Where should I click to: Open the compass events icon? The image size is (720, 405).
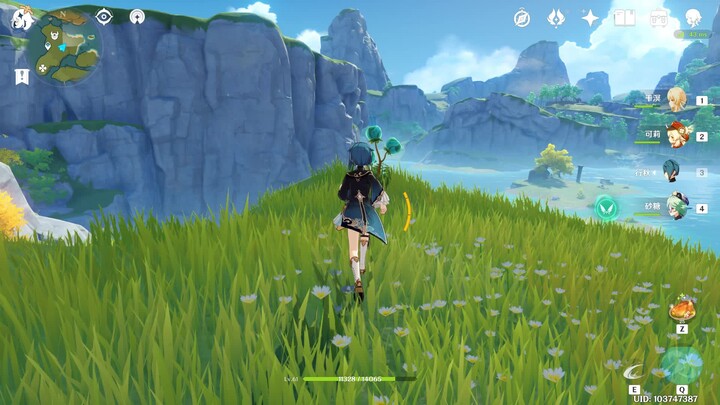(x=522, y=18)
